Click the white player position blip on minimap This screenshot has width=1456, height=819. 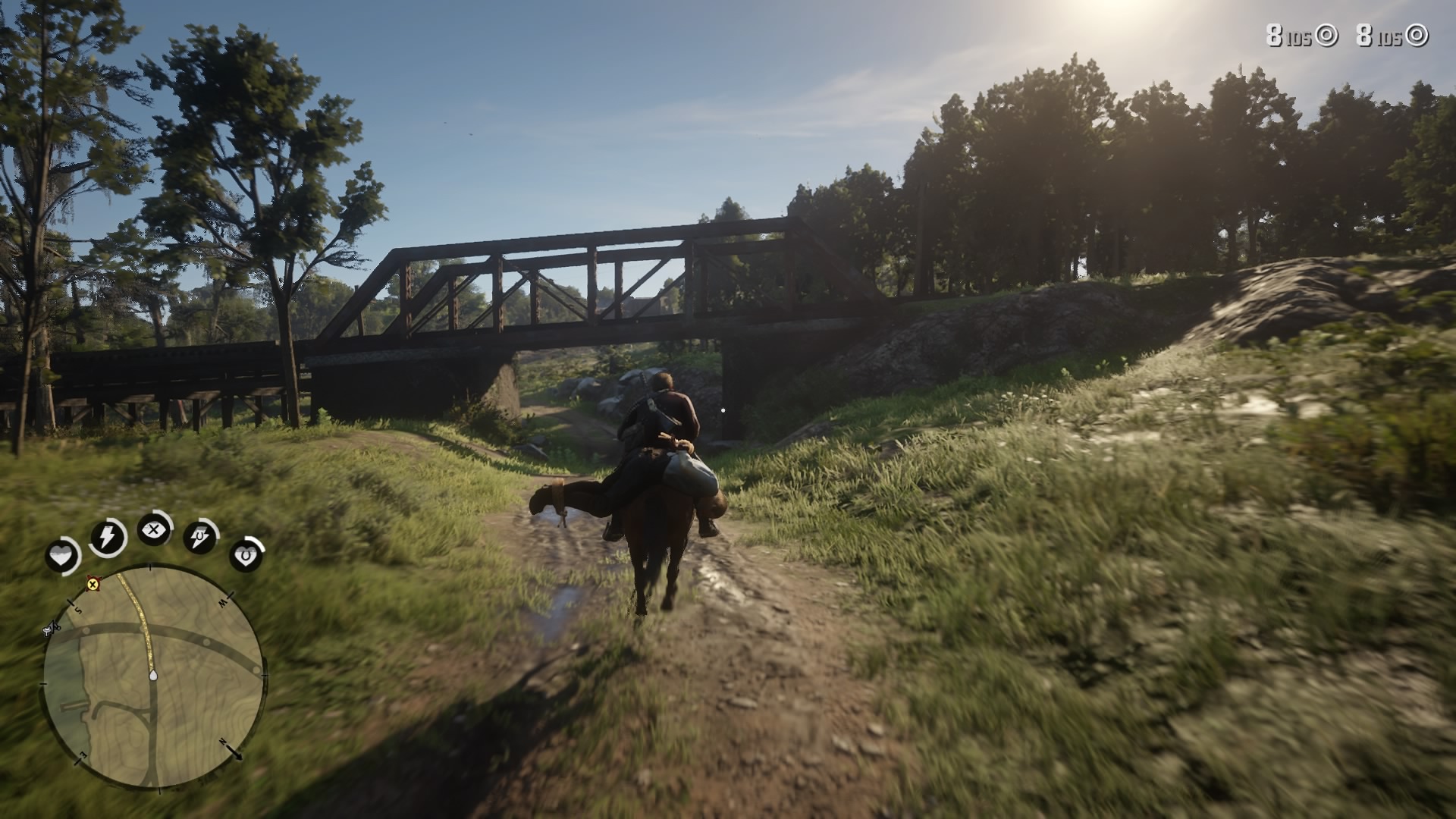click(x=152, y=676)
